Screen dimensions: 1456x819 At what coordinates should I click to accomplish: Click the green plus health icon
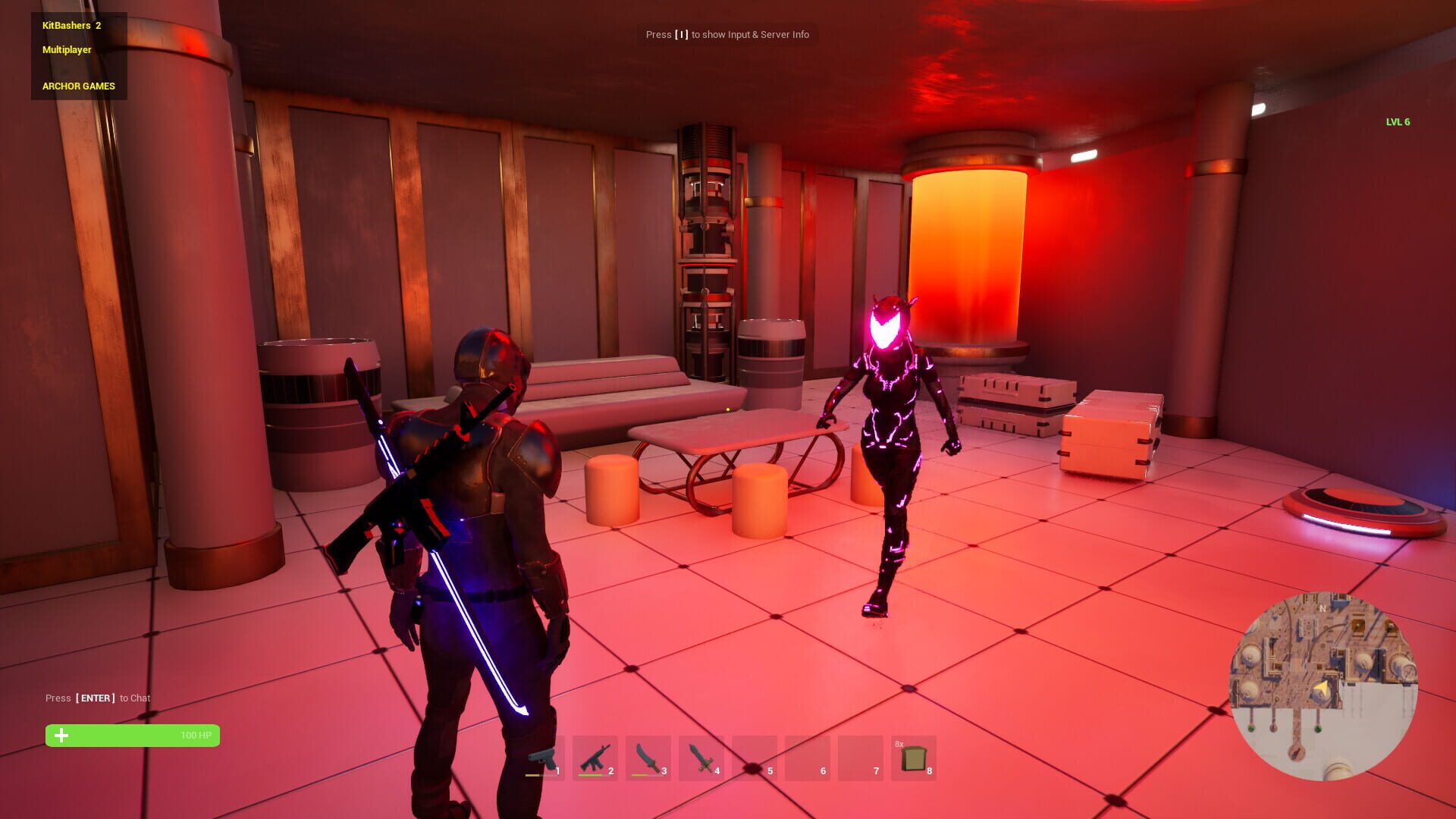[x=61, y=735]
